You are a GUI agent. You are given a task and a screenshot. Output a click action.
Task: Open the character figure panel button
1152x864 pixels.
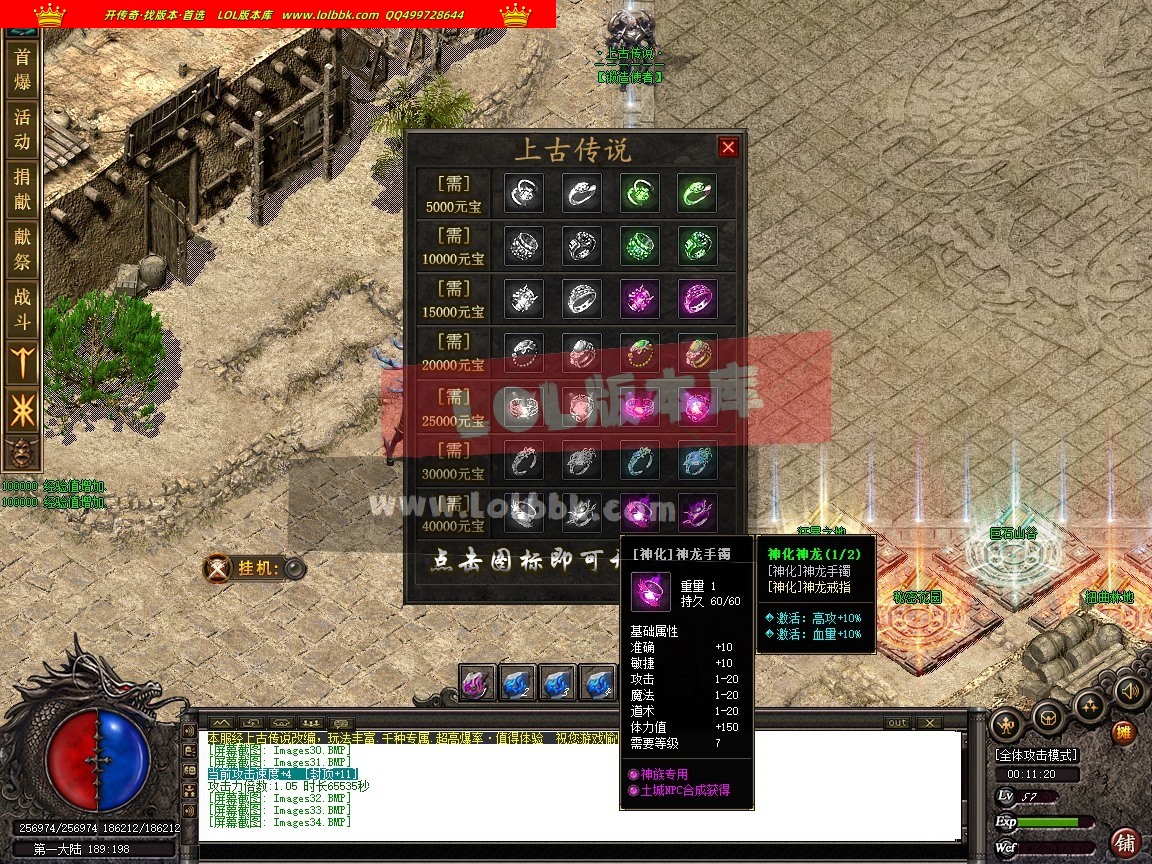click(x=1007, y=721)
